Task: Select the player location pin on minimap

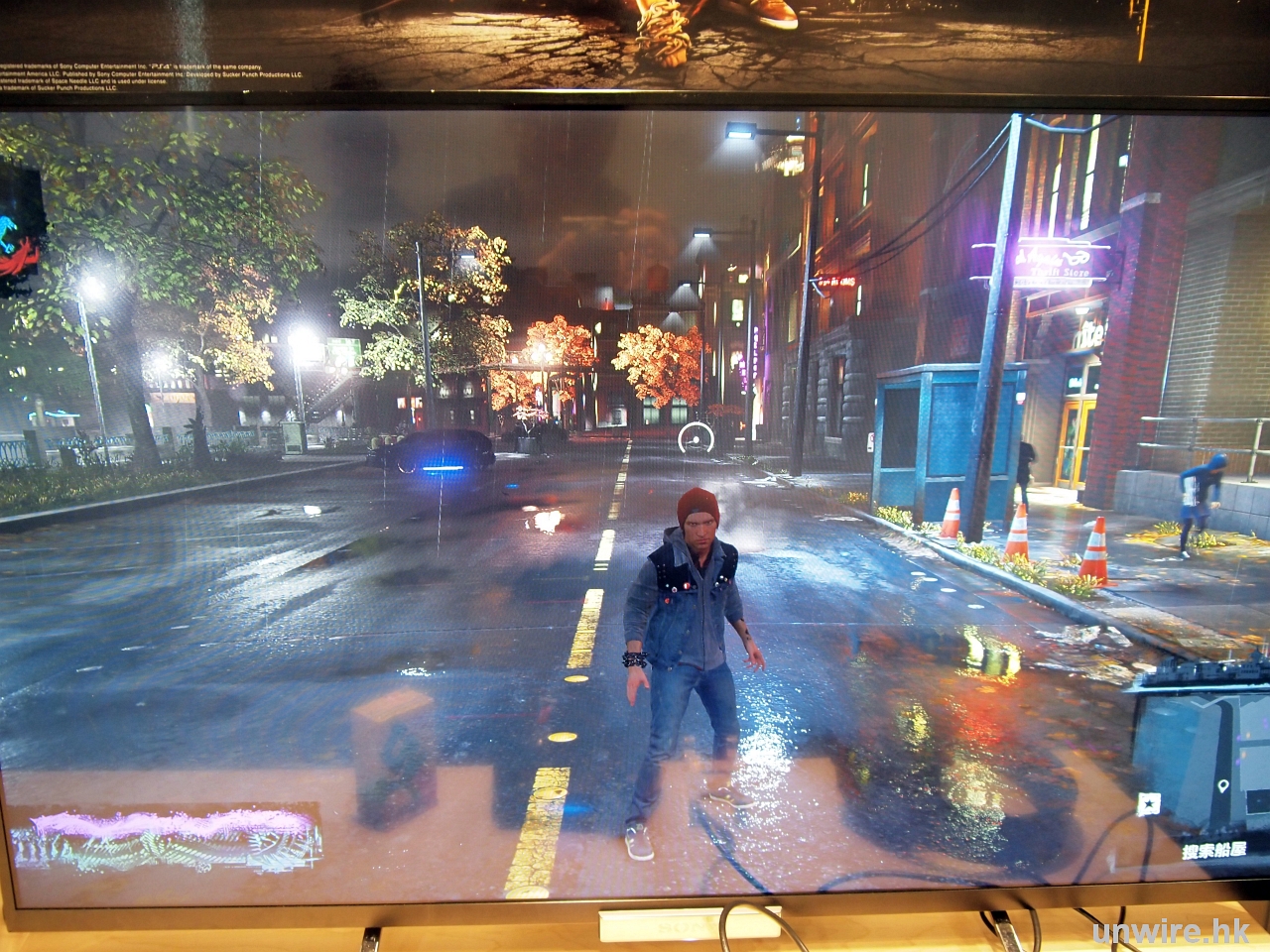Action: point(1222,786)
